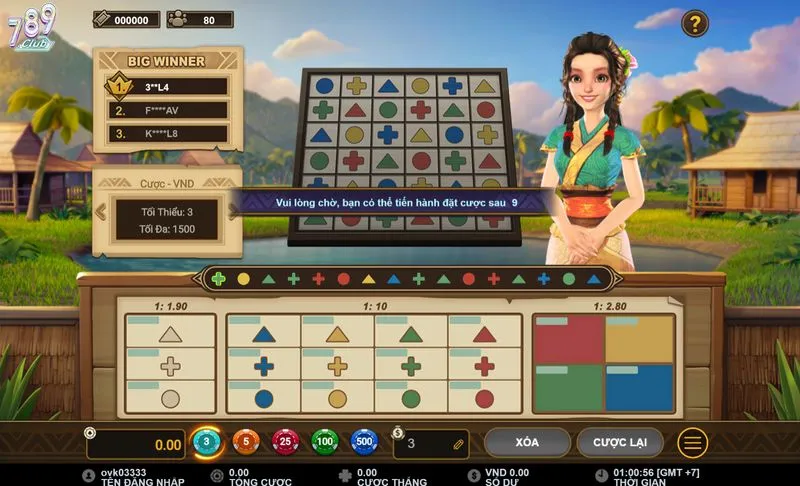Bet on the green circle cell

pyautogui.click(x=411, y=398)
